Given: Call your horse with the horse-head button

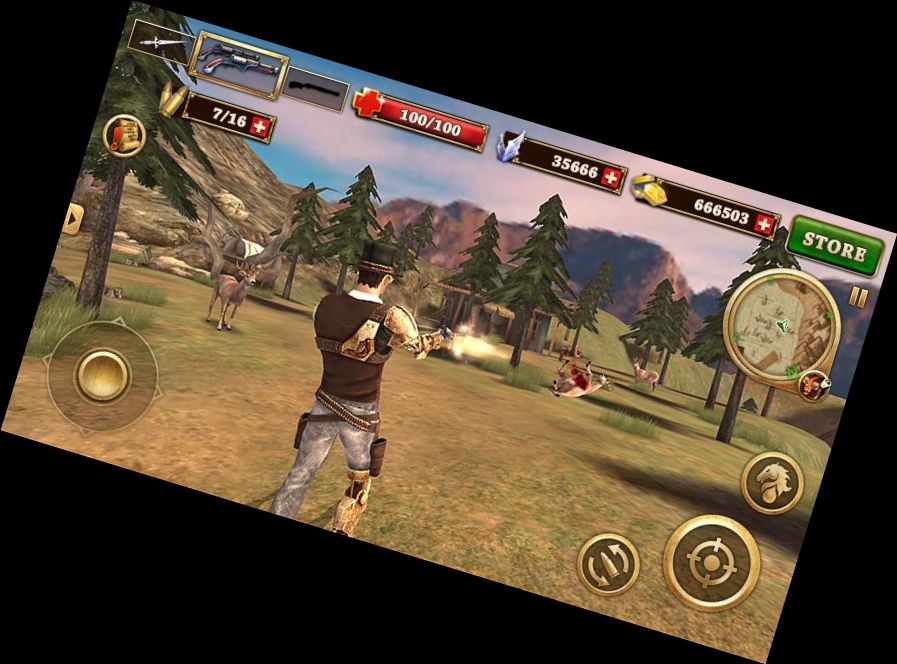Looking at the screenshot, I should coord(772,482).
